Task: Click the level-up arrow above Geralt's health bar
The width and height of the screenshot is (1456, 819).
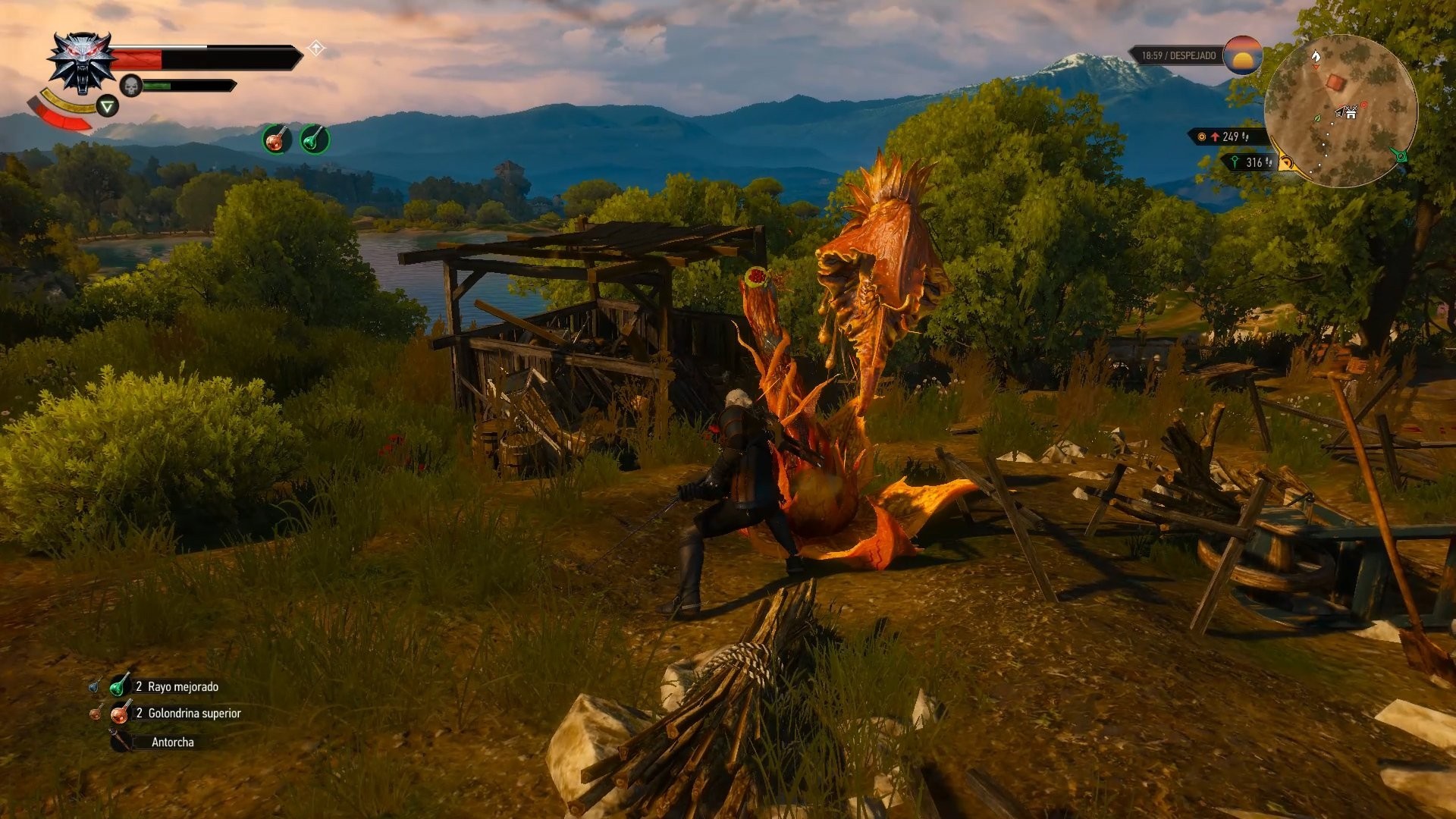Action: click(x=317, y=46)
